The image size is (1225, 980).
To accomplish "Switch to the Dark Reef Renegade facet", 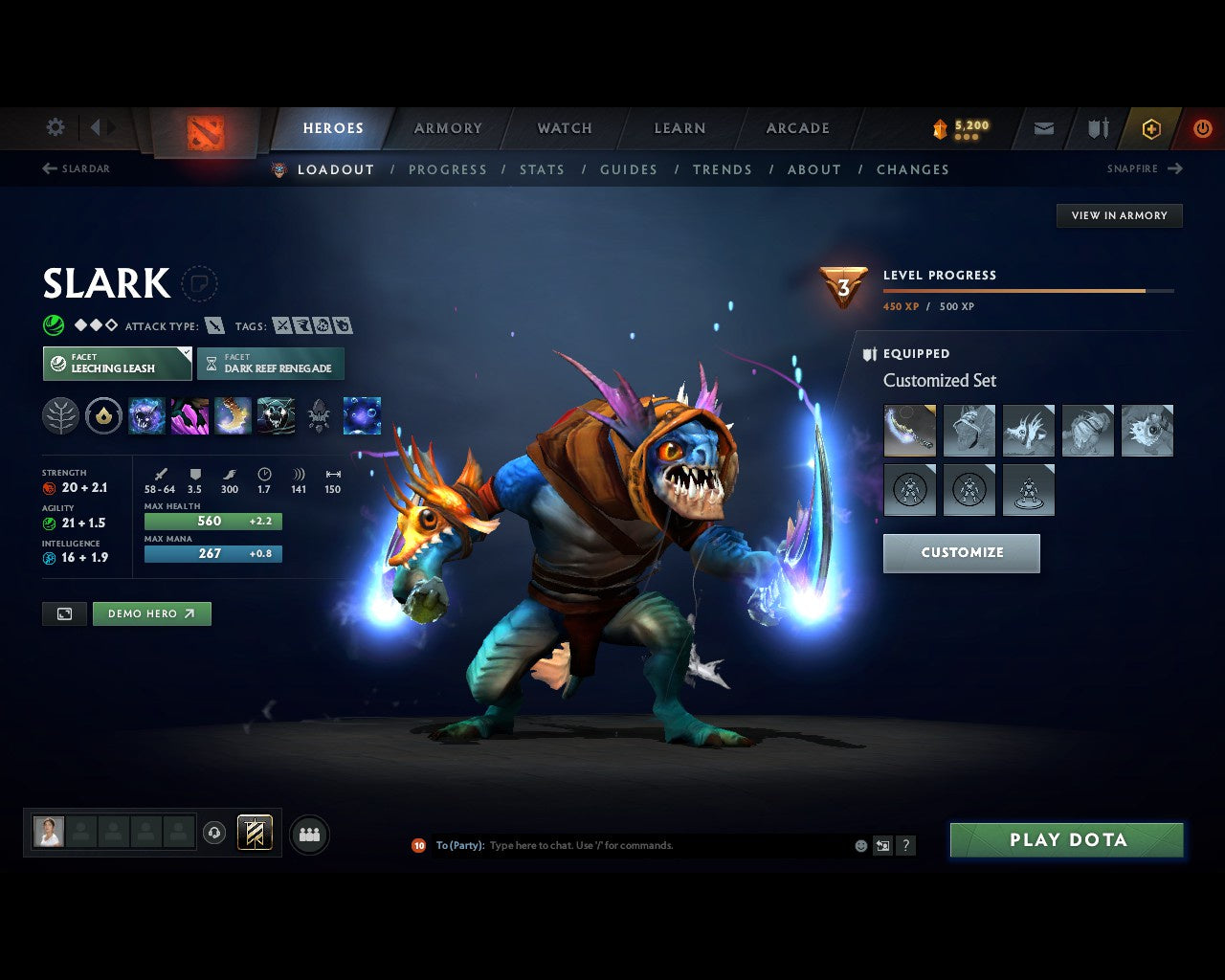I will pyautogui.click(x=271, y=364).
